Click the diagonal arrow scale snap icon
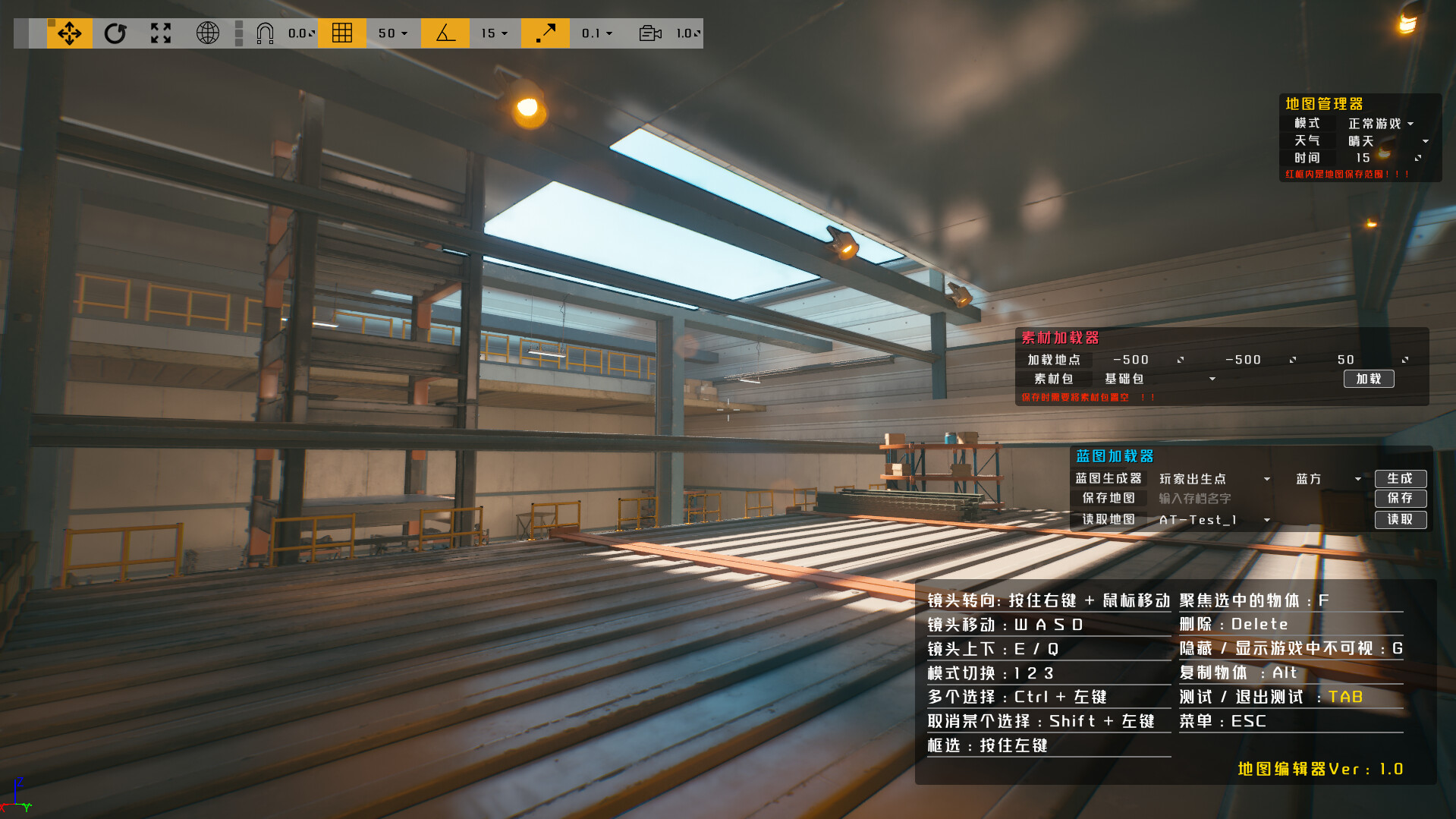 (546, 33)
